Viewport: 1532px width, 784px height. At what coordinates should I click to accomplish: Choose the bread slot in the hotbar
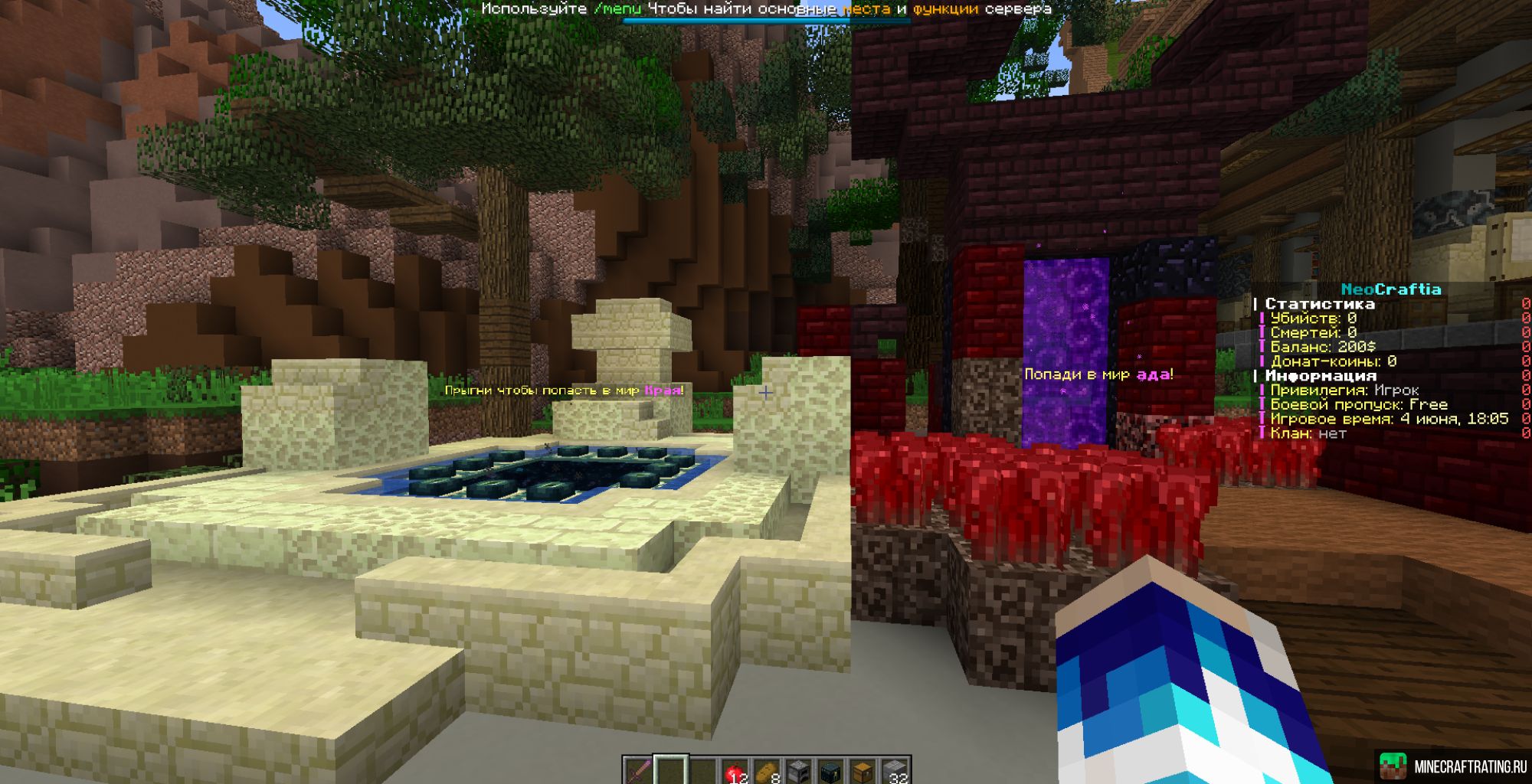[x=766, y=771]
